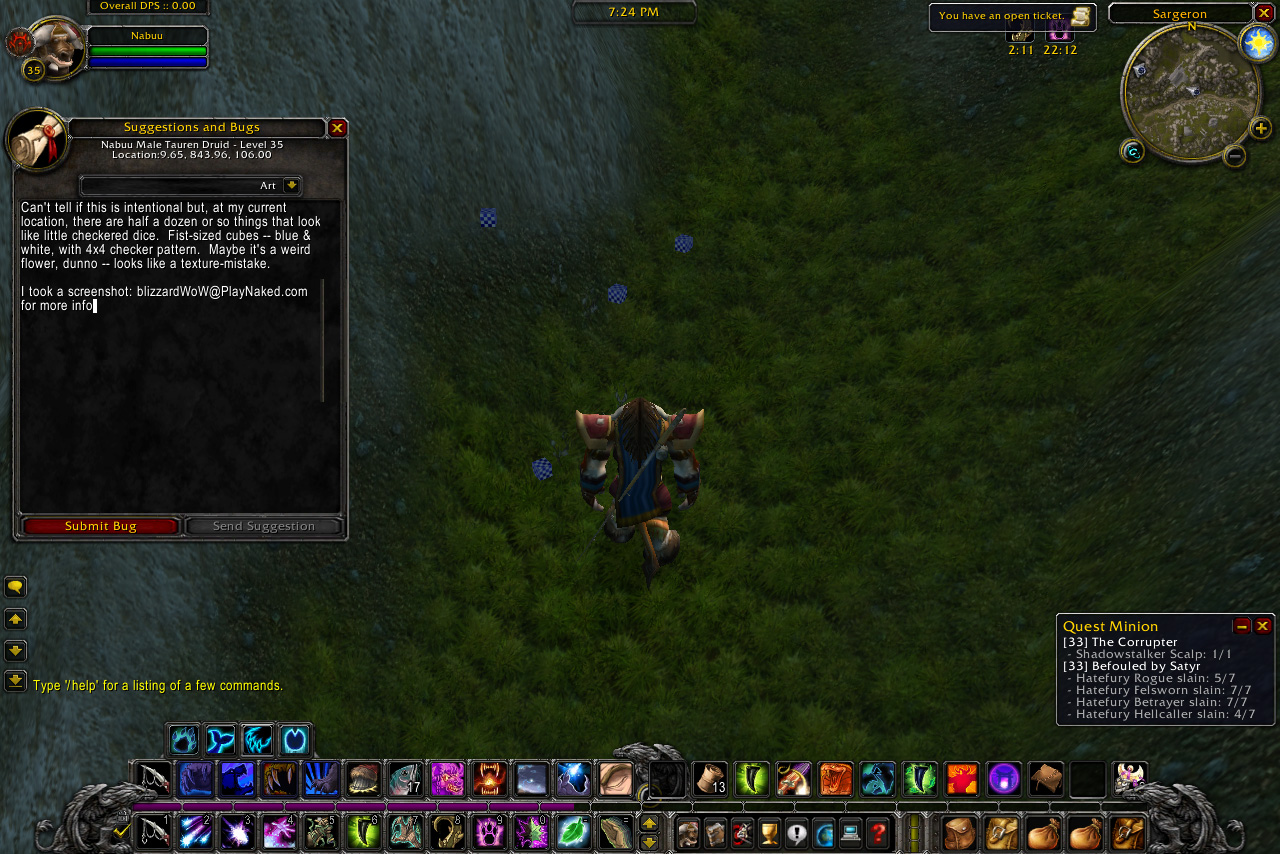Image resolution: width=1280 pixels, height=854 pixels.
Task: Open the chat speech bubble menu
Action: pos(16,587)
